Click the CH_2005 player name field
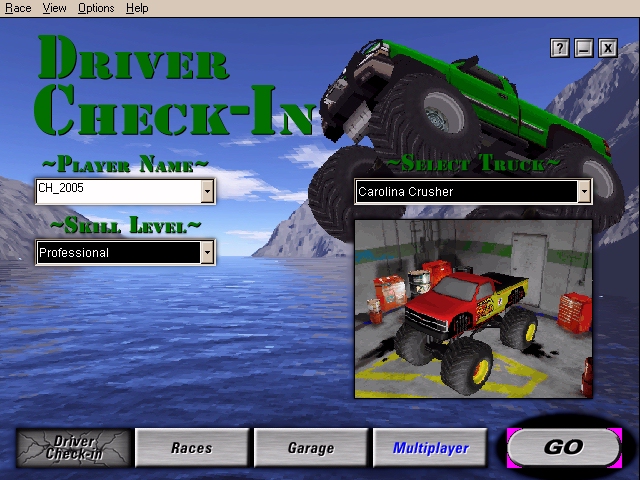 (118, 191)
